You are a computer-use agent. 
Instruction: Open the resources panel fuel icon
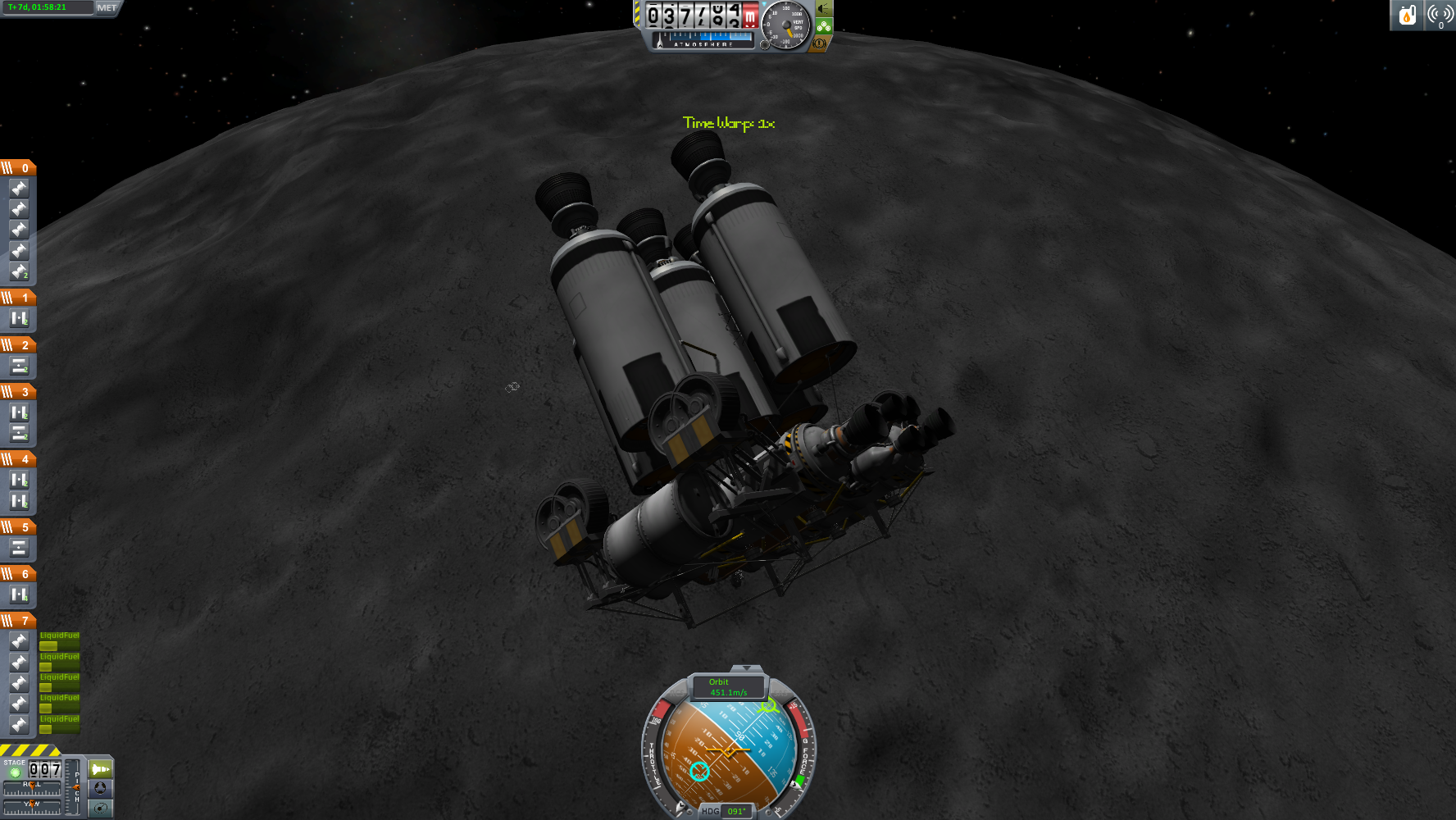(1408, 15)
